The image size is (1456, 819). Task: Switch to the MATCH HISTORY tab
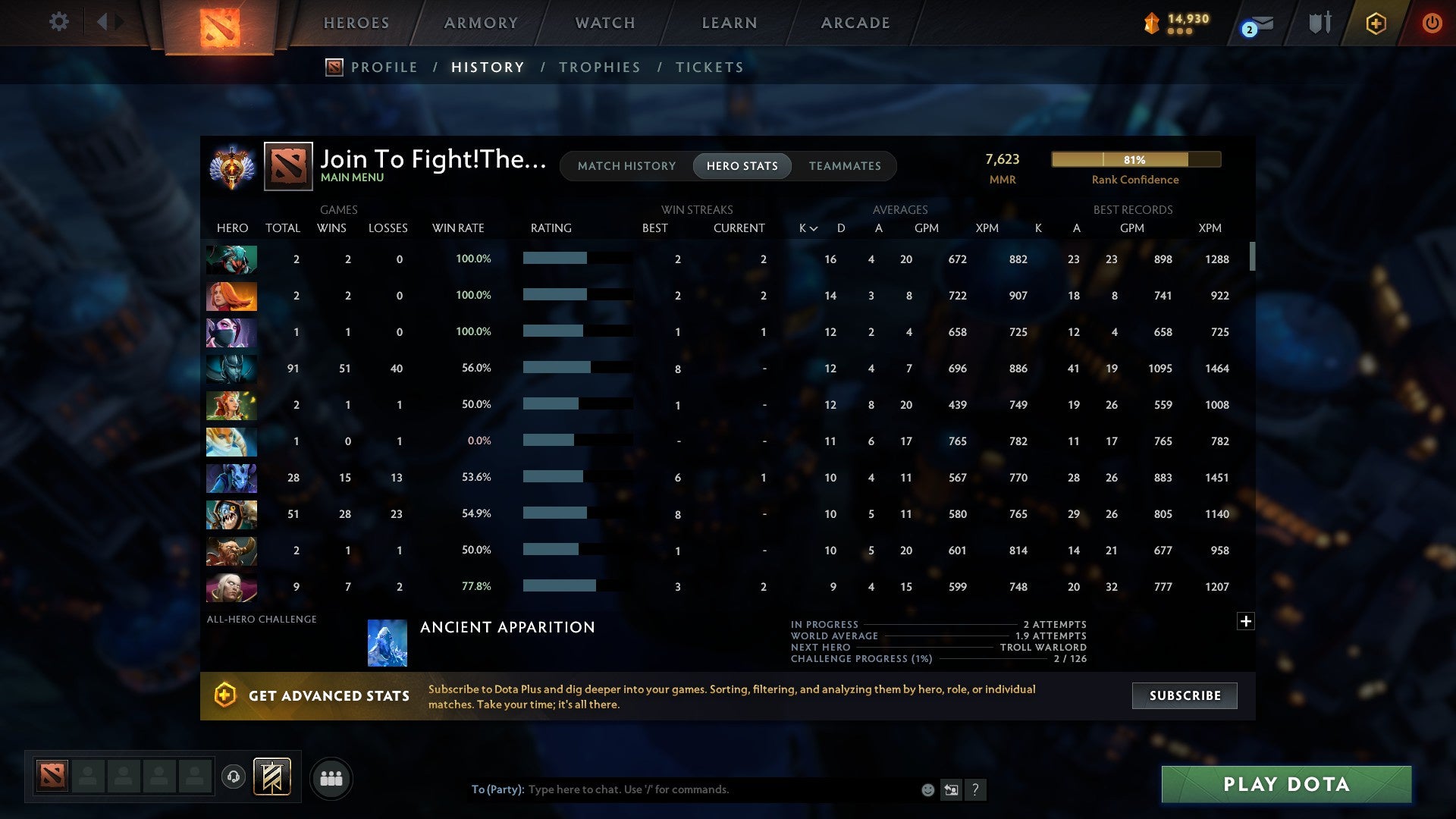[626, 165]
